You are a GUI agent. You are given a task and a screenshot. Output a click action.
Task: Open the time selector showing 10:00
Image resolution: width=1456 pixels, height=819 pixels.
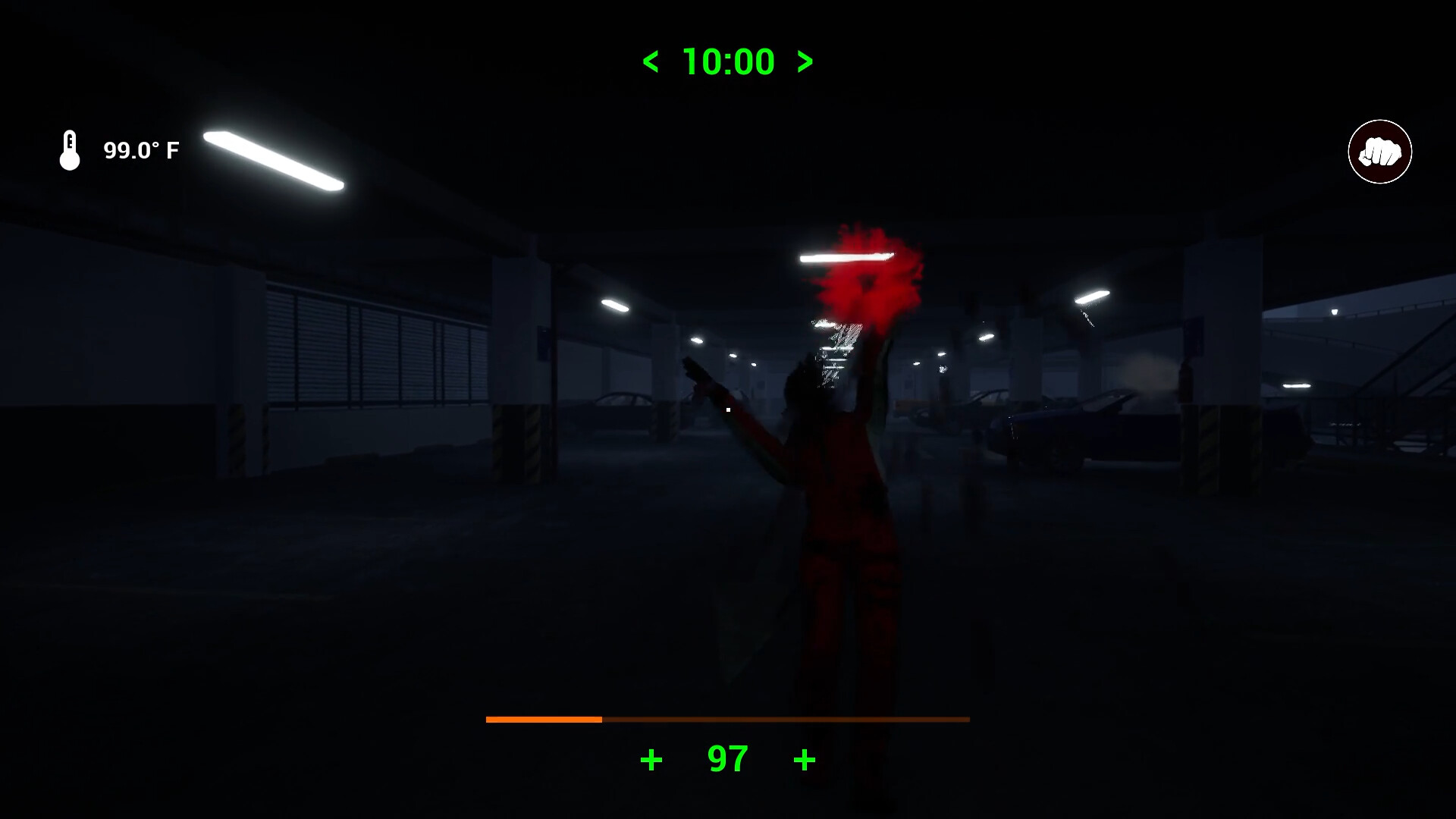pyautogui.click(x=726, y=61)
